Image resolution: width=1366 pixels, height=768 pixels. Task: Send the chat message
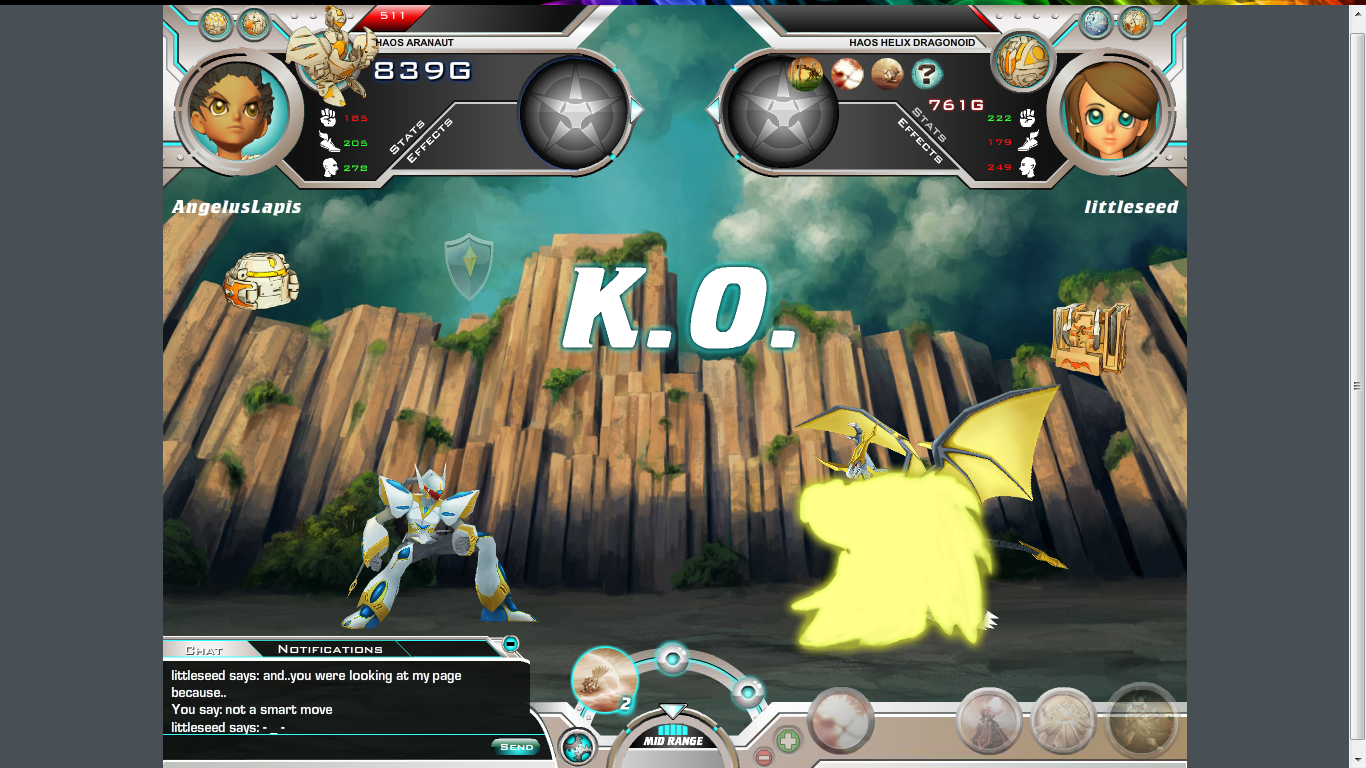point(516,747)
